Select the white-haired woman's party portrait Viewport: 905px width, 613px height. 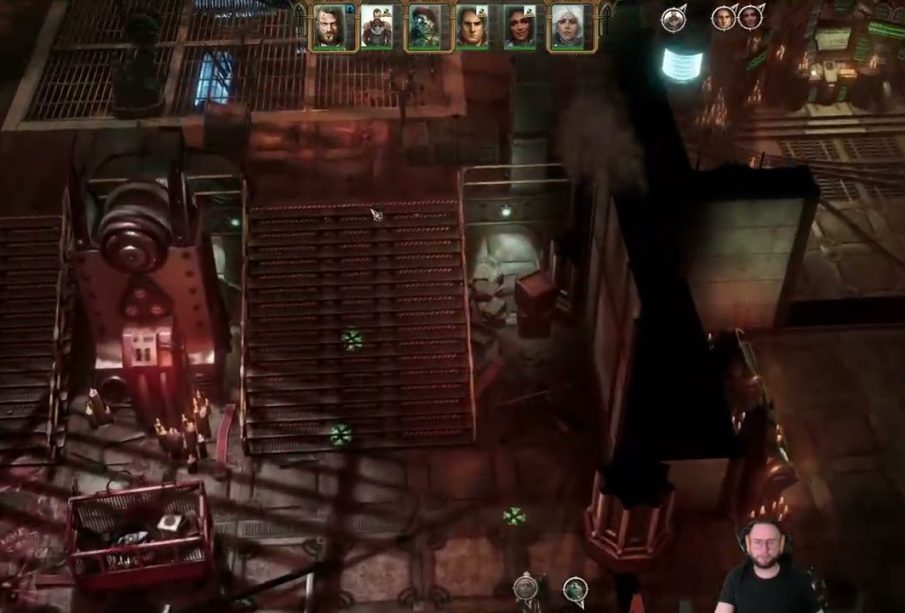(567, 27)
